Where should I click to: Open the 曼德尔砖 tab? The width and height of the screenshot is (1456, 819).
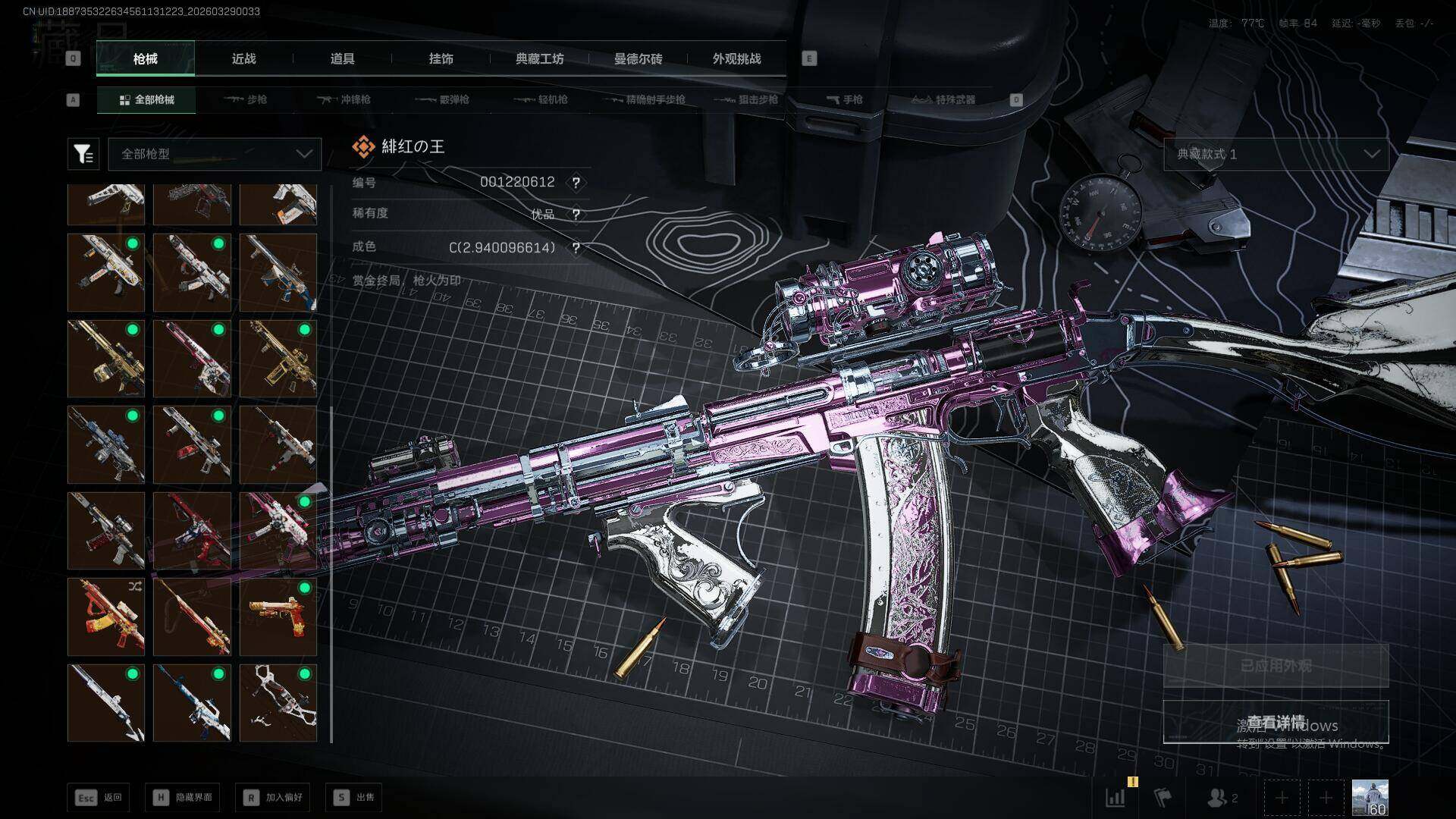pos(638,58)
